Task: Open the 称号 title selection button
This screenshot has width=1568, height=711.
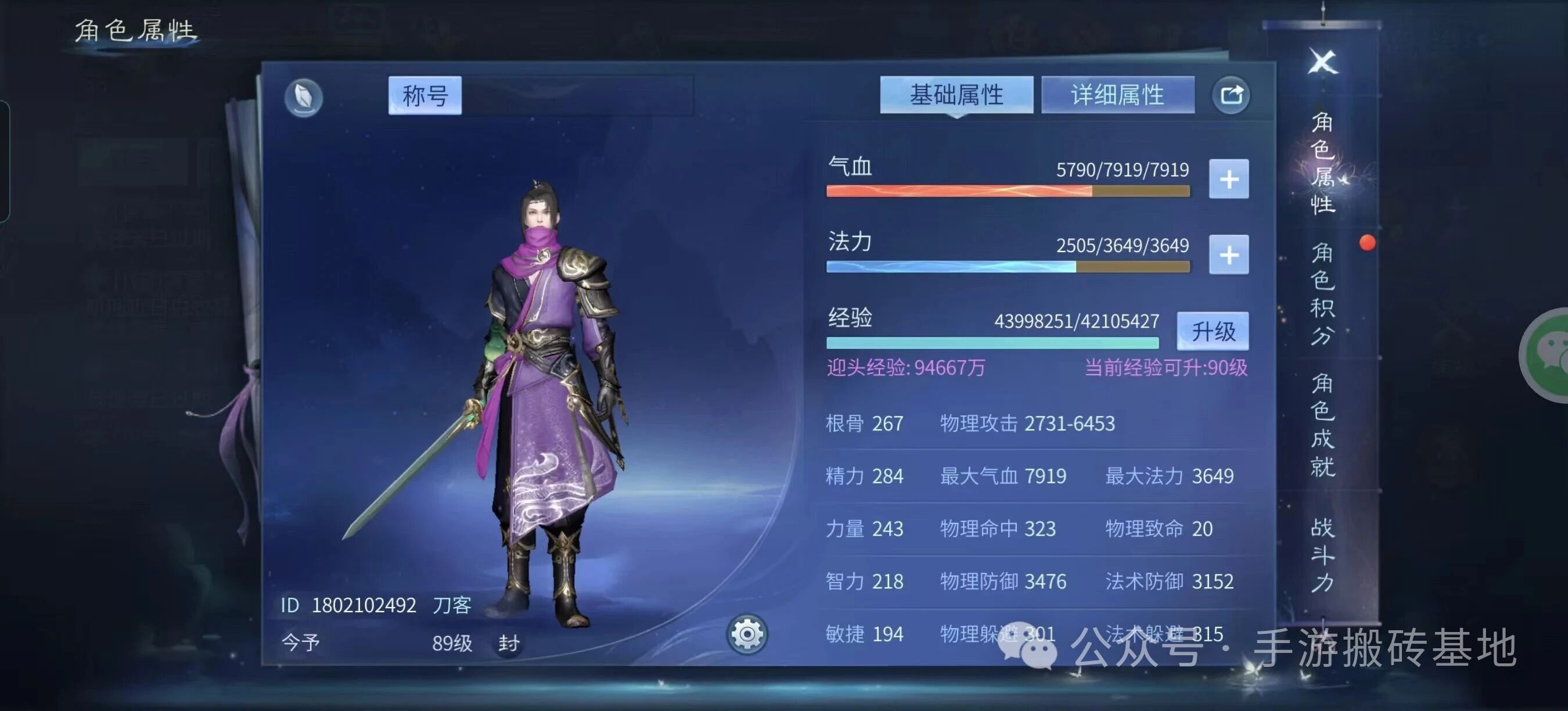Action: coord(425,95)
